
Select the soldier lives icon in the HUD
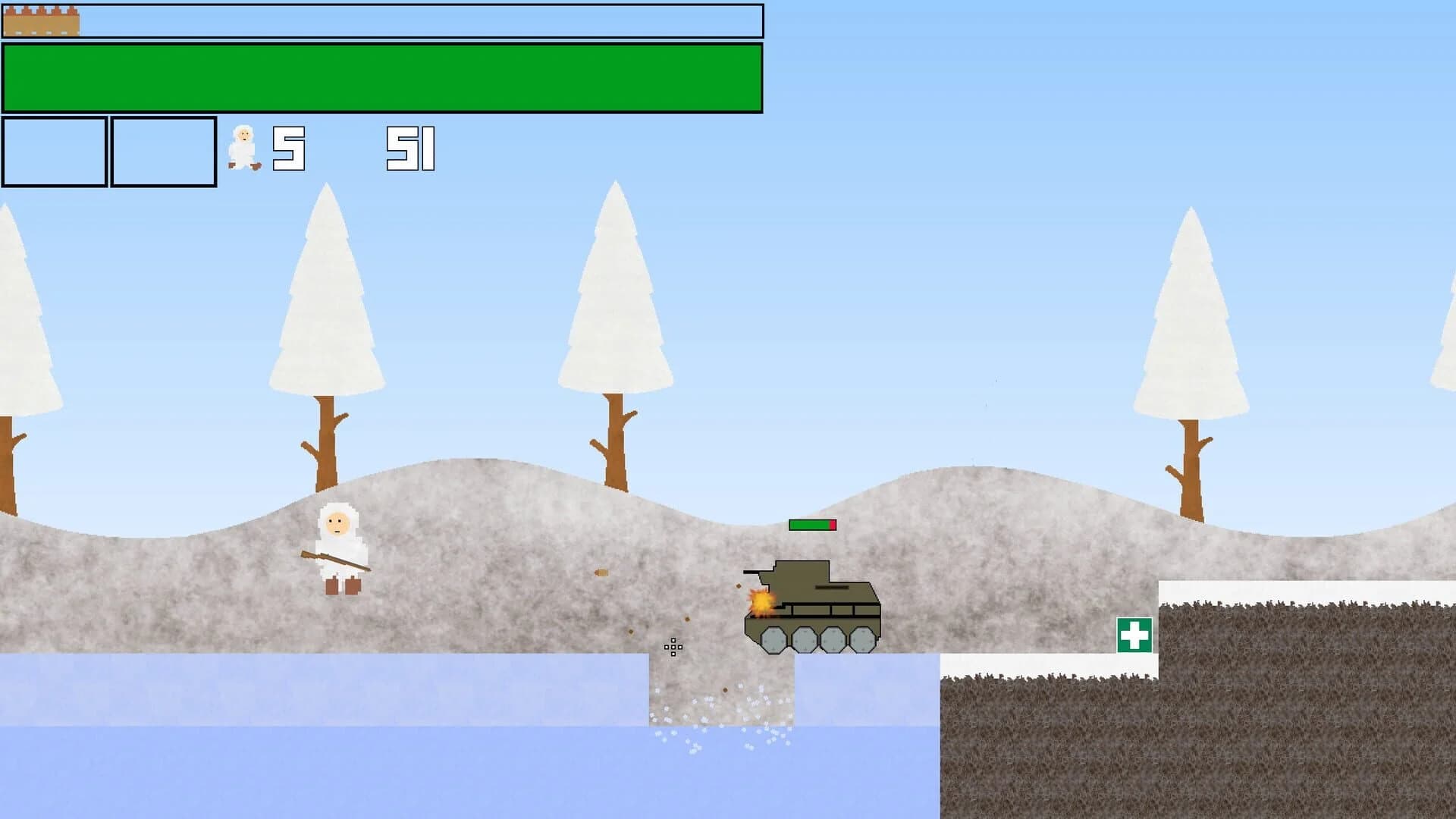[244, 146]
